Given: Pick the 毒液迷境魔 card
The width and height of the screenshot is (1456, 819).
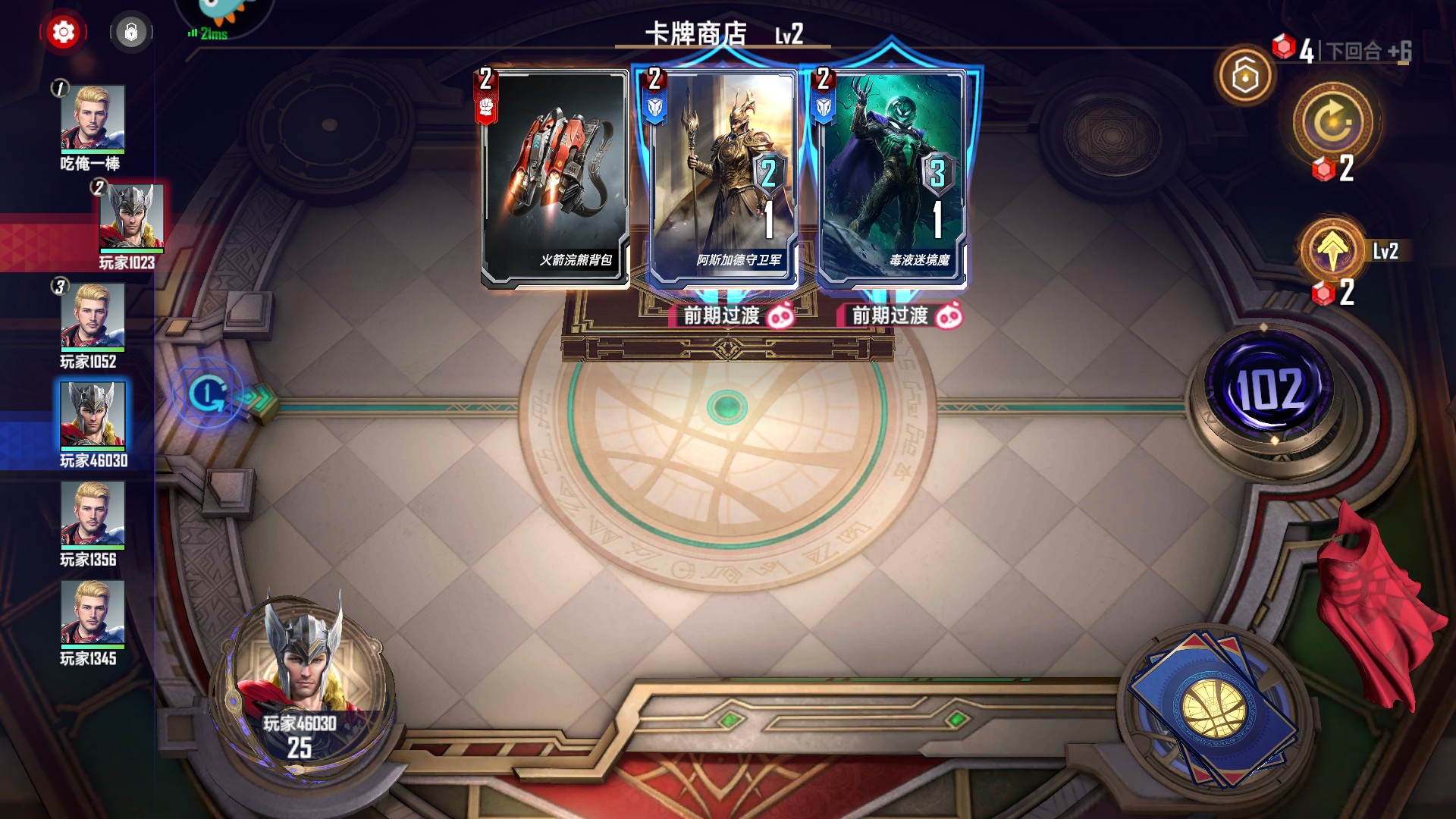Looking at the screenshot, I should [x=892, y=179].
